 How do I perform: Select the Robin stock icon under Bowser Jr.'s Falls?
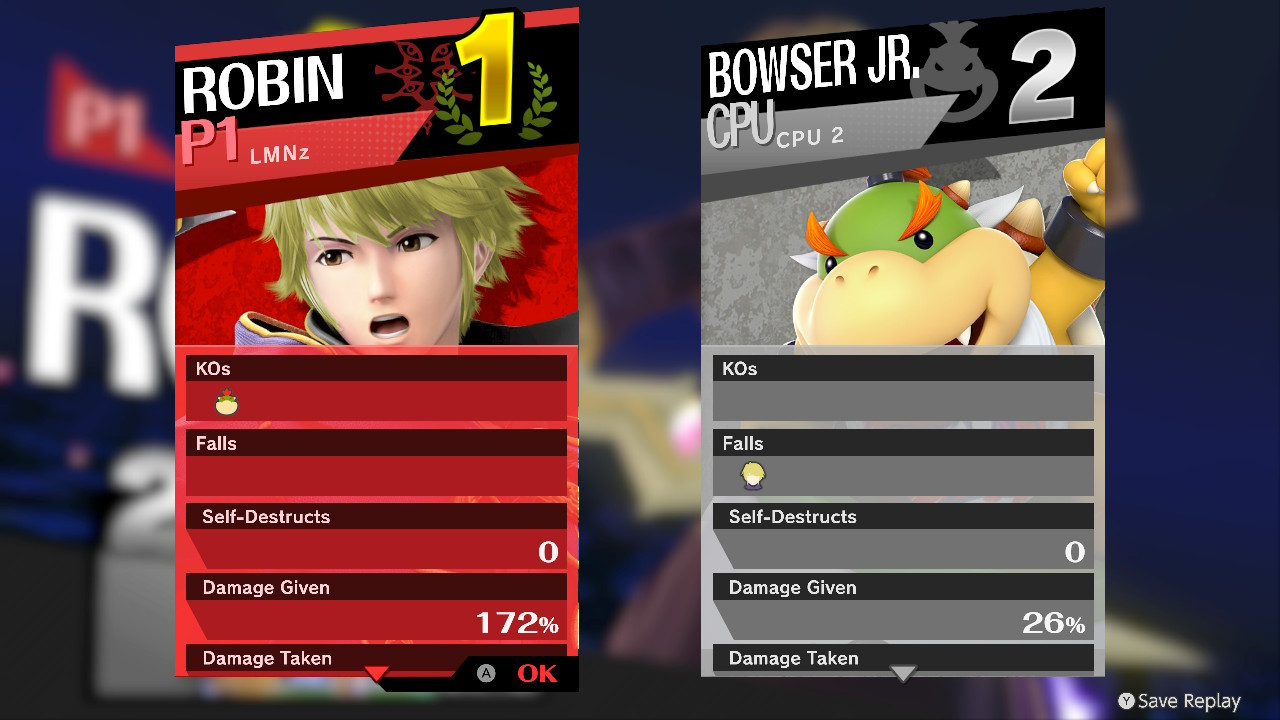click(751, 475)
